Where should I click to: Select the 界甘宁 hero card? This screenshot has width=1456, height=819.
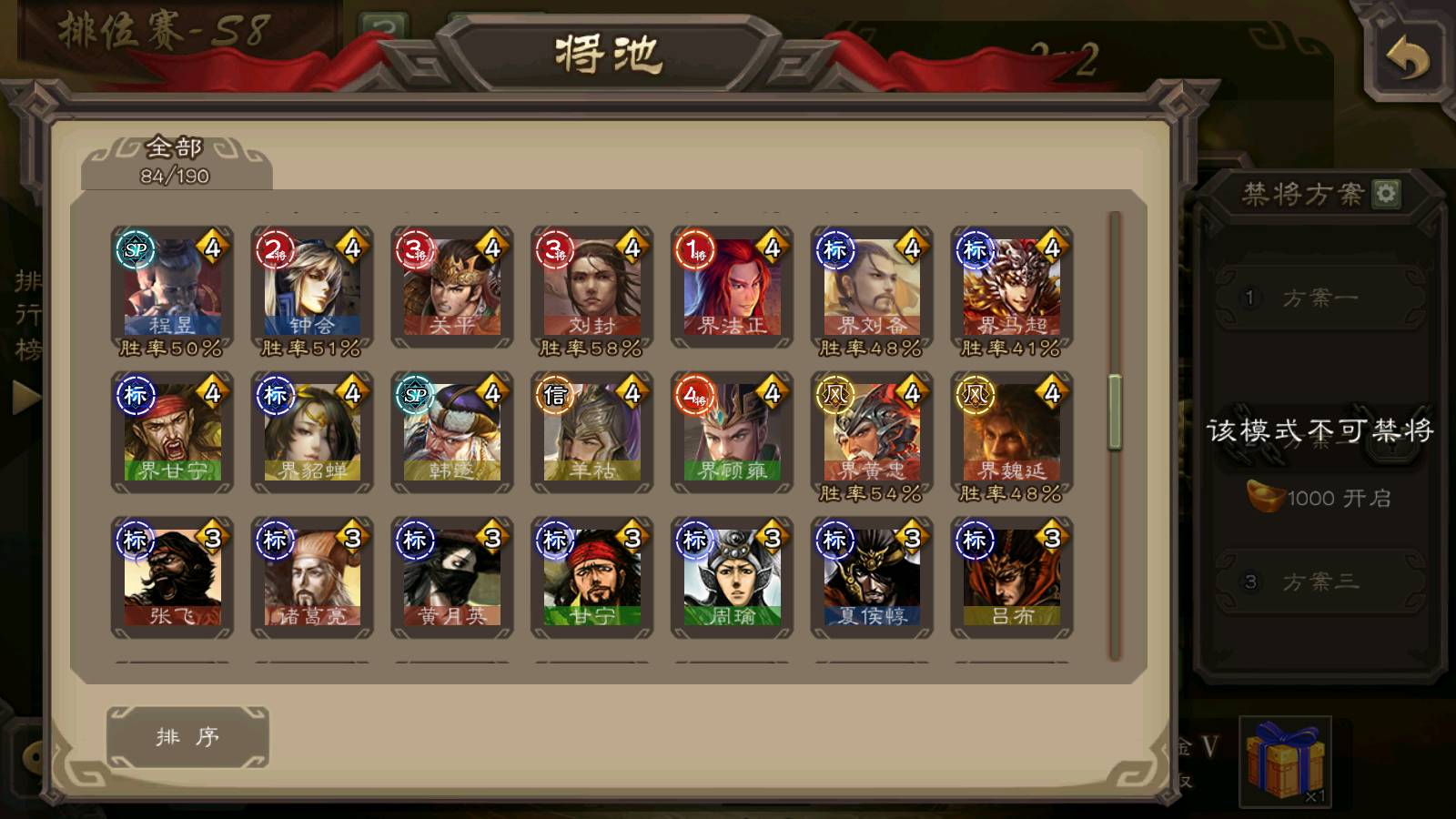pos(172,433)
